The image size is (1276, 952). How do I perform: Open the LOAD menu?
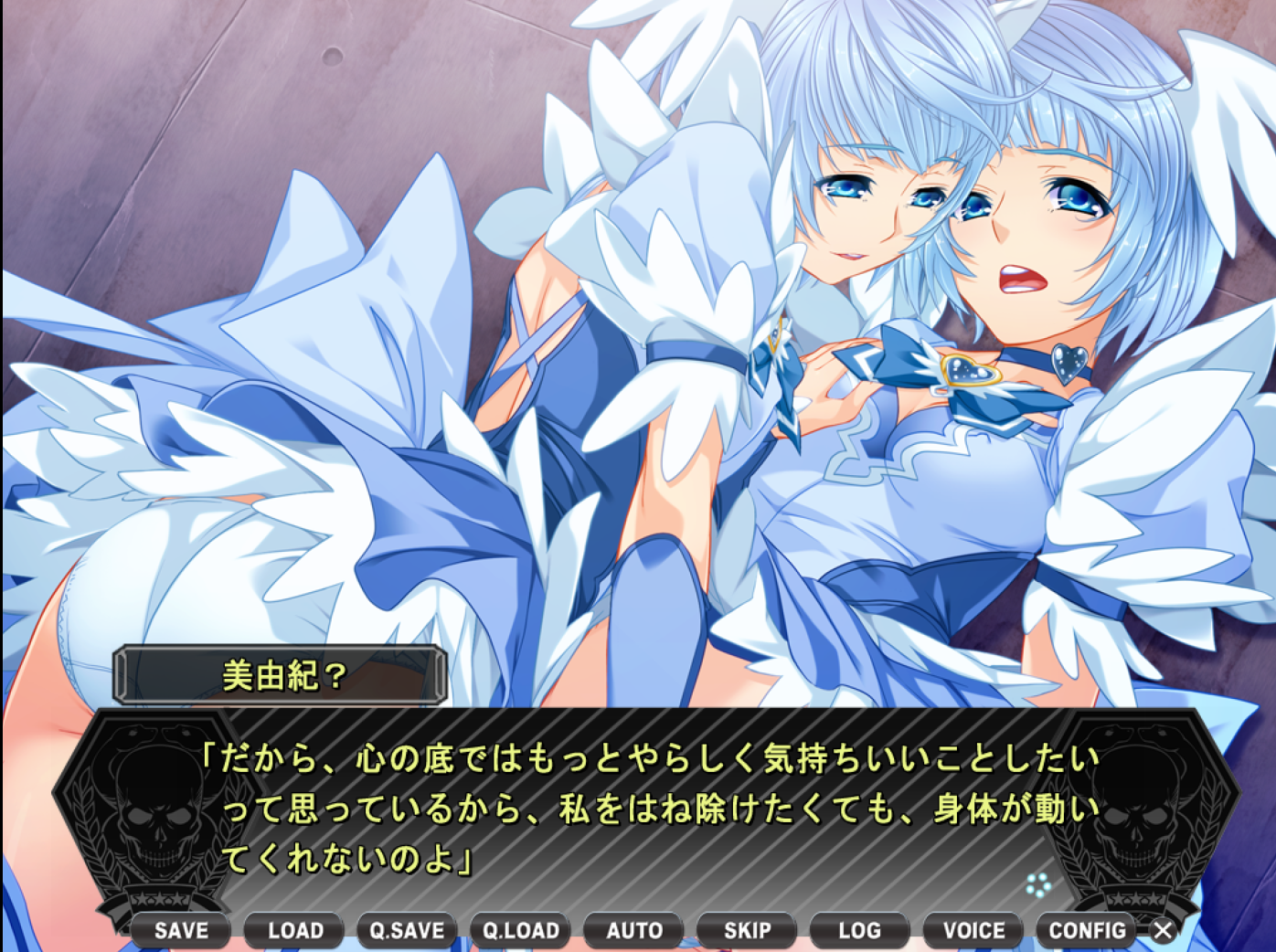(x=295, y=930)
